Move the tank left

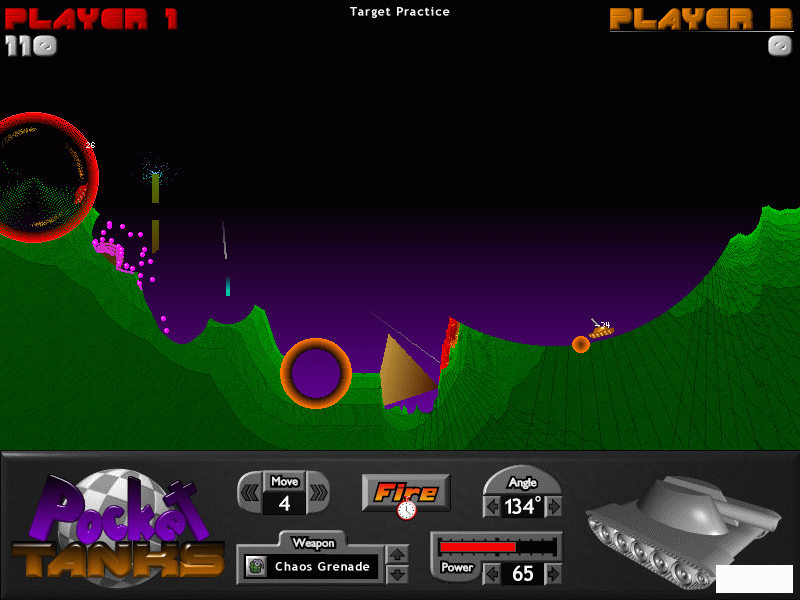click(x=250, y=492)
